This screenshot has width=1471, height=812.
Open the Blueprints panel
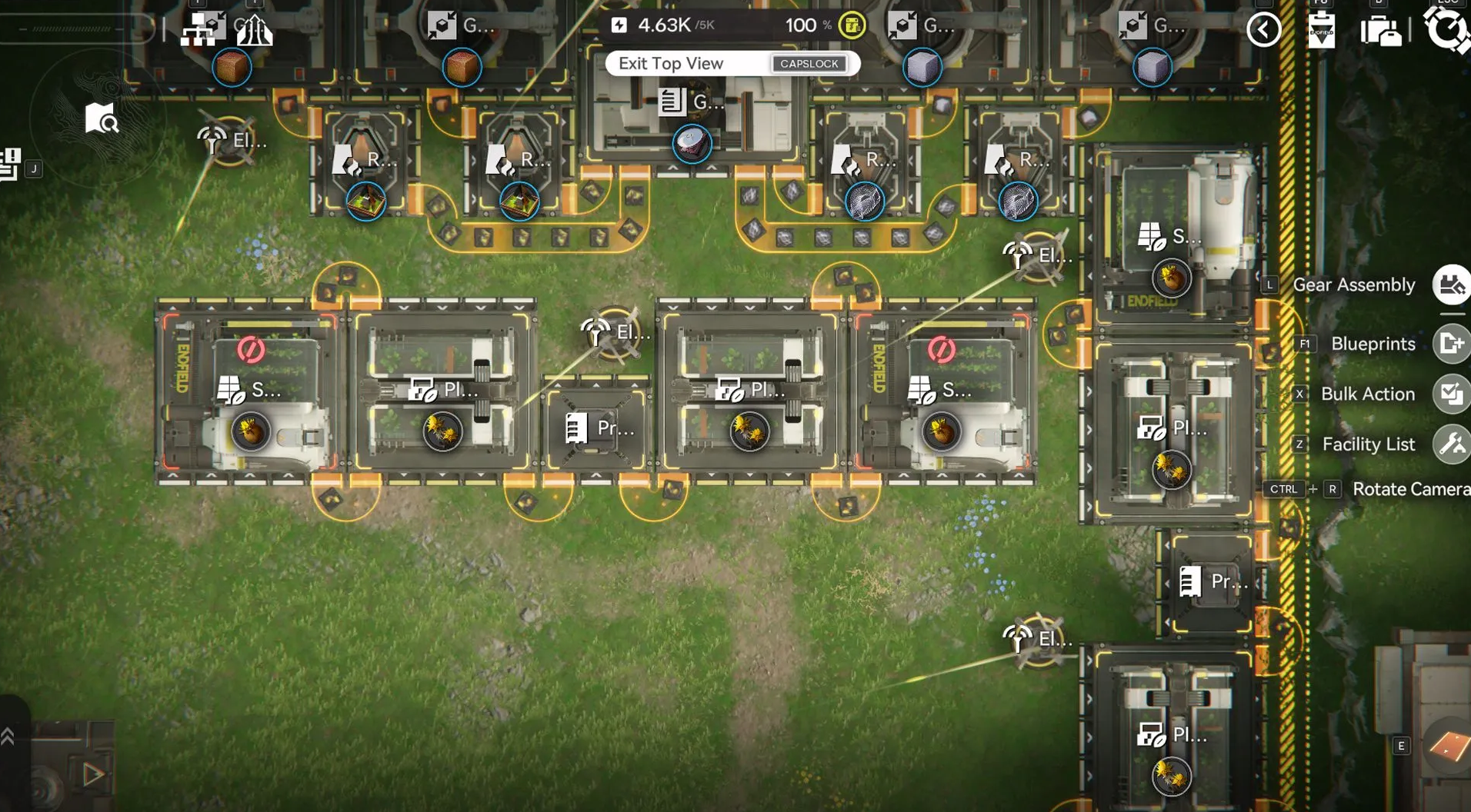pos(1451,344)
